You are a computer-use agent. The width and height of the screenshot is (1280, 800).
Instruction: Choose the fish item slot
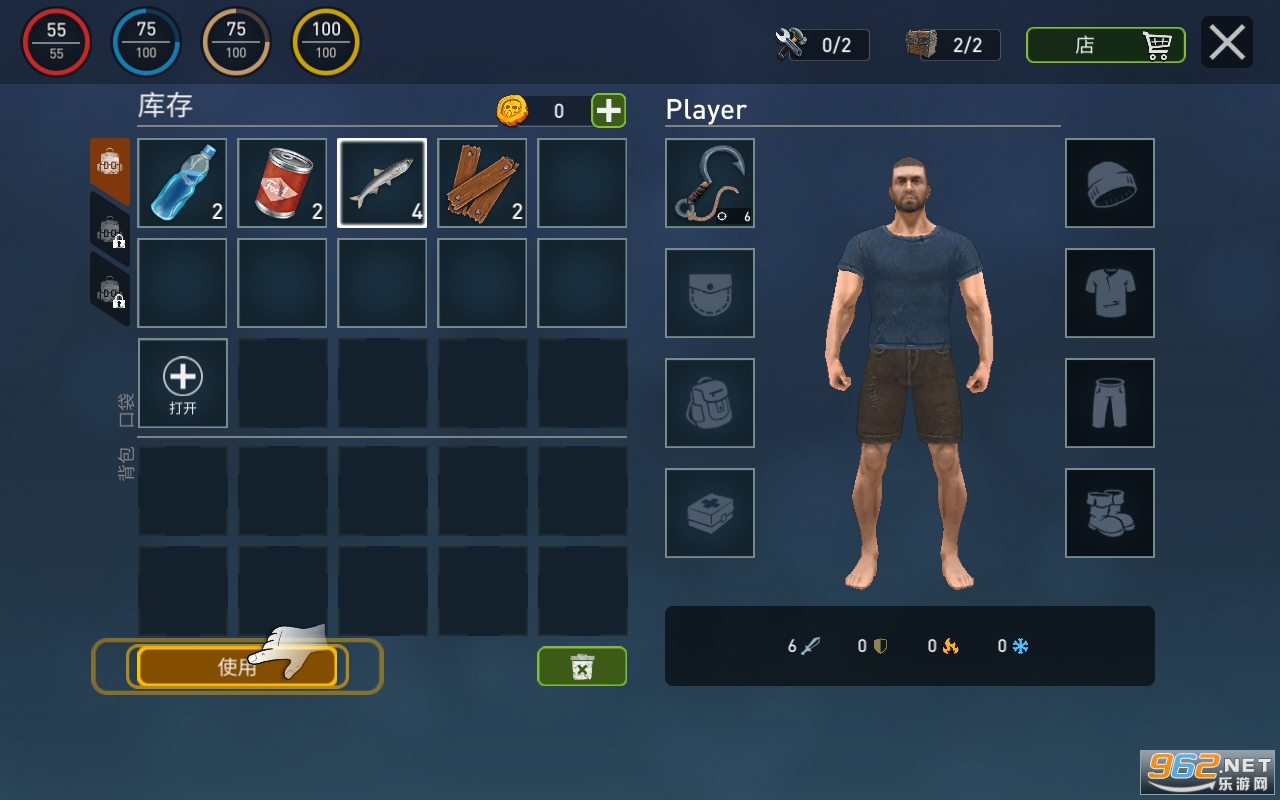[382, 183]
